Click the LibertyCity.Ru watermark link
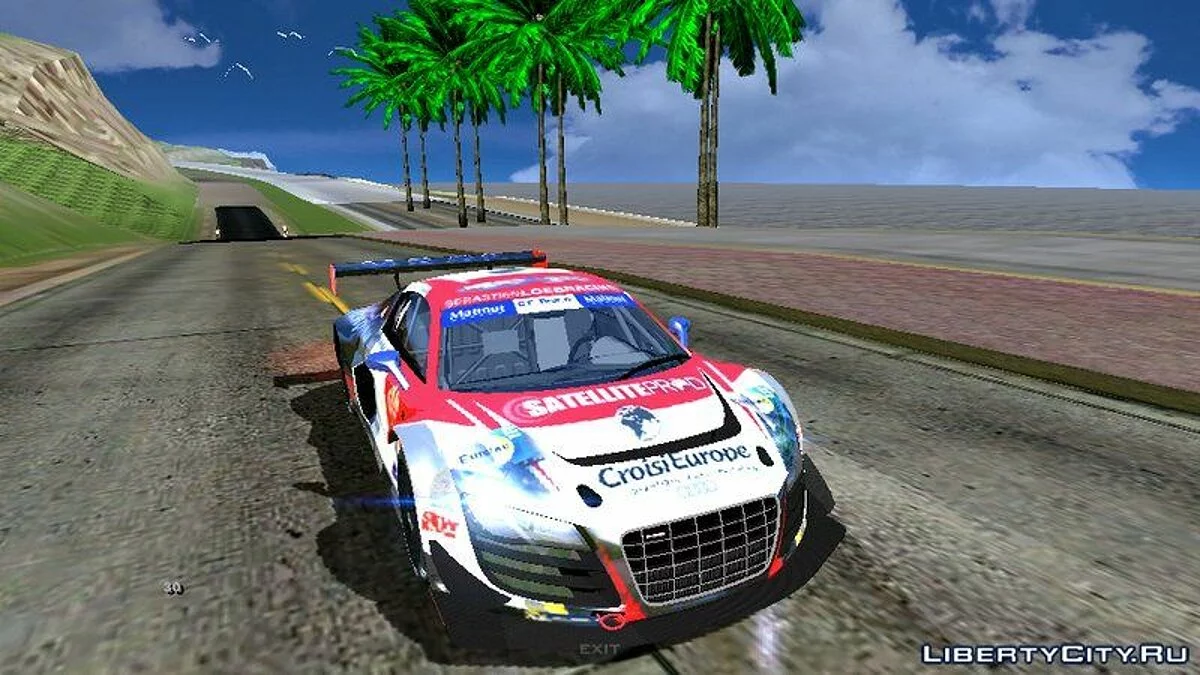 [1054, 654]
